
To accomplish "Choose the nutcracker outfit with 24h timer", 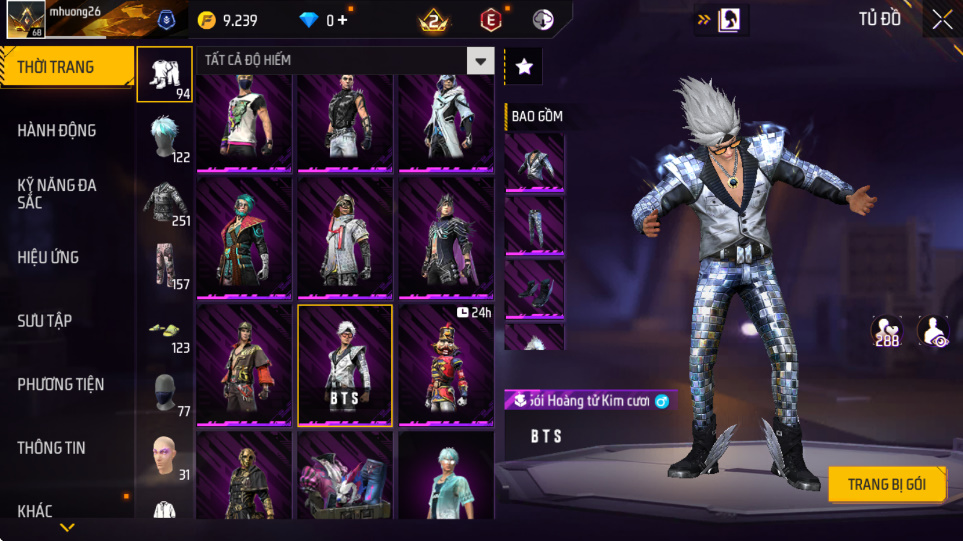I will (x=446, y=365).
